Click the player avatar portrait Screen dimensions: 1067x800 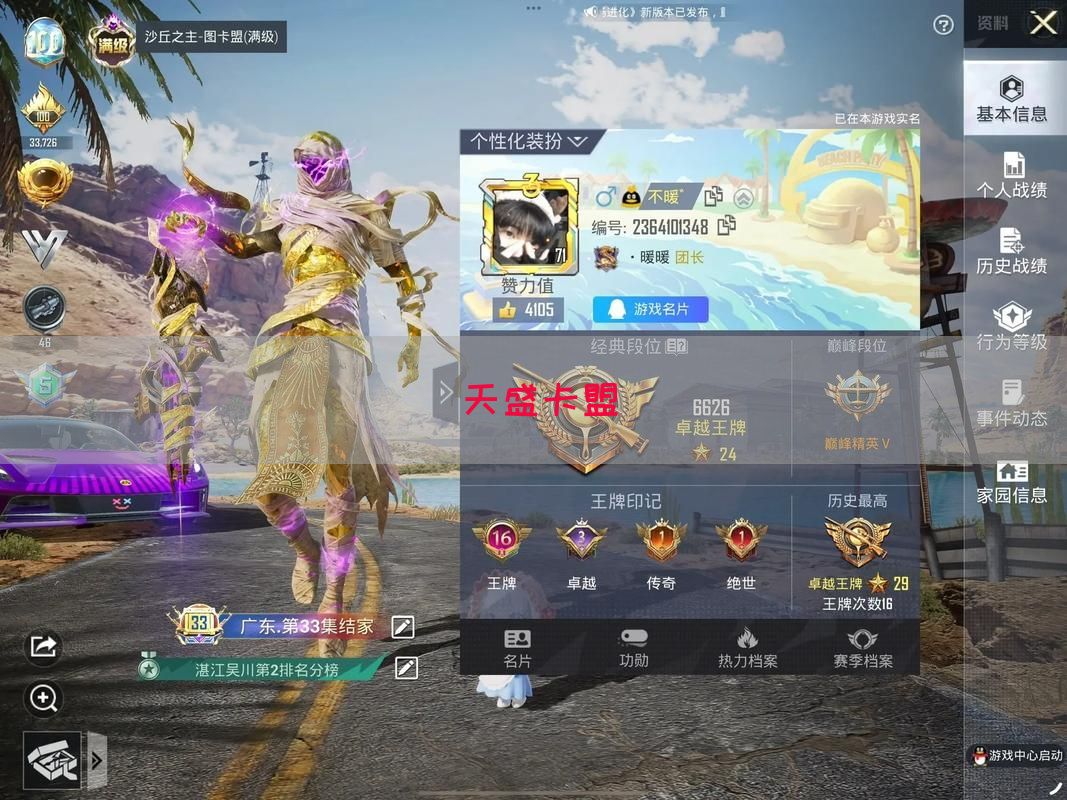click(x=529, y=227)
